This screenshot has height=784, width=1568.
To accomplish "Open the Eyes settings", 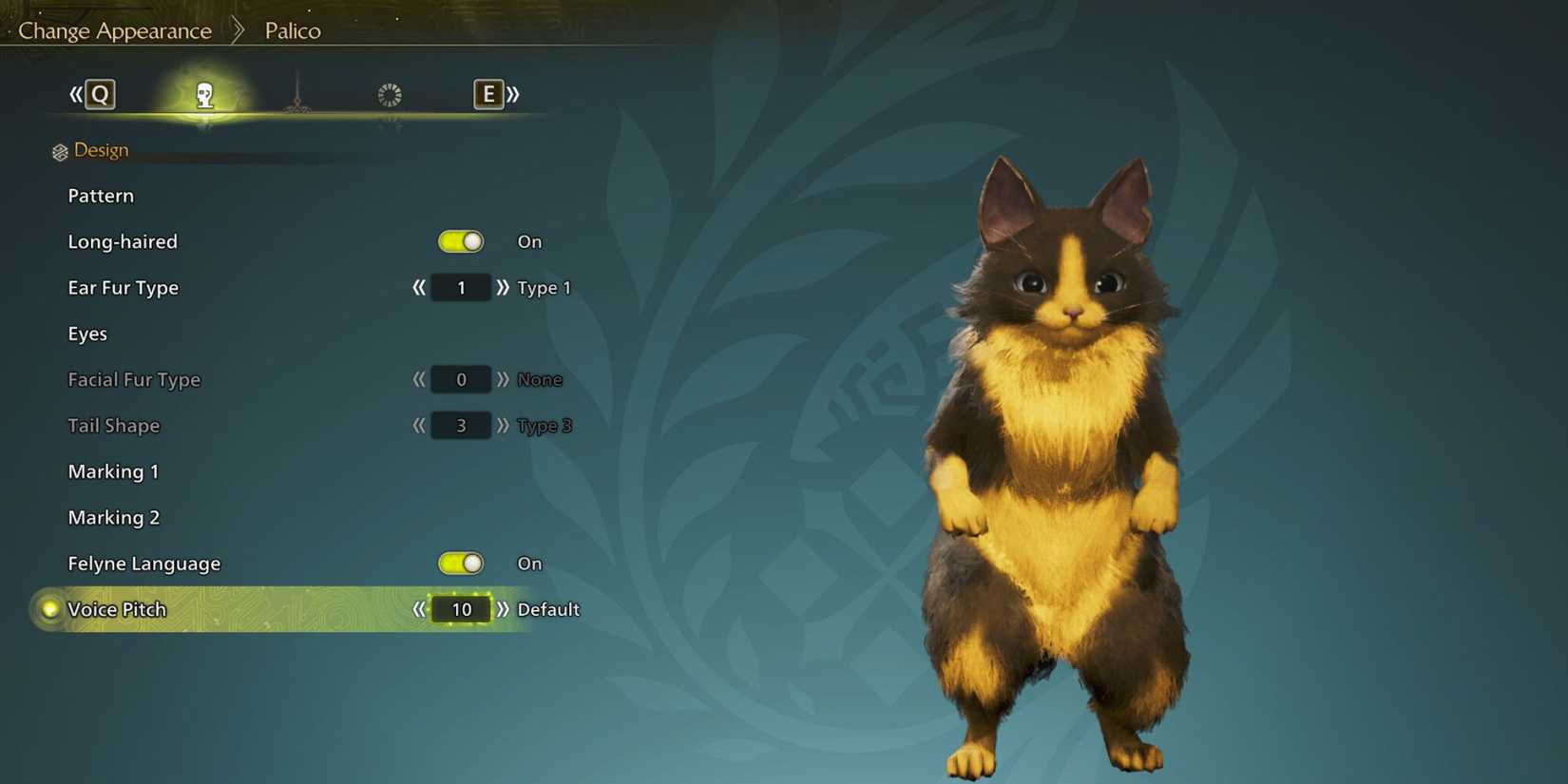I will click(87, 334).
